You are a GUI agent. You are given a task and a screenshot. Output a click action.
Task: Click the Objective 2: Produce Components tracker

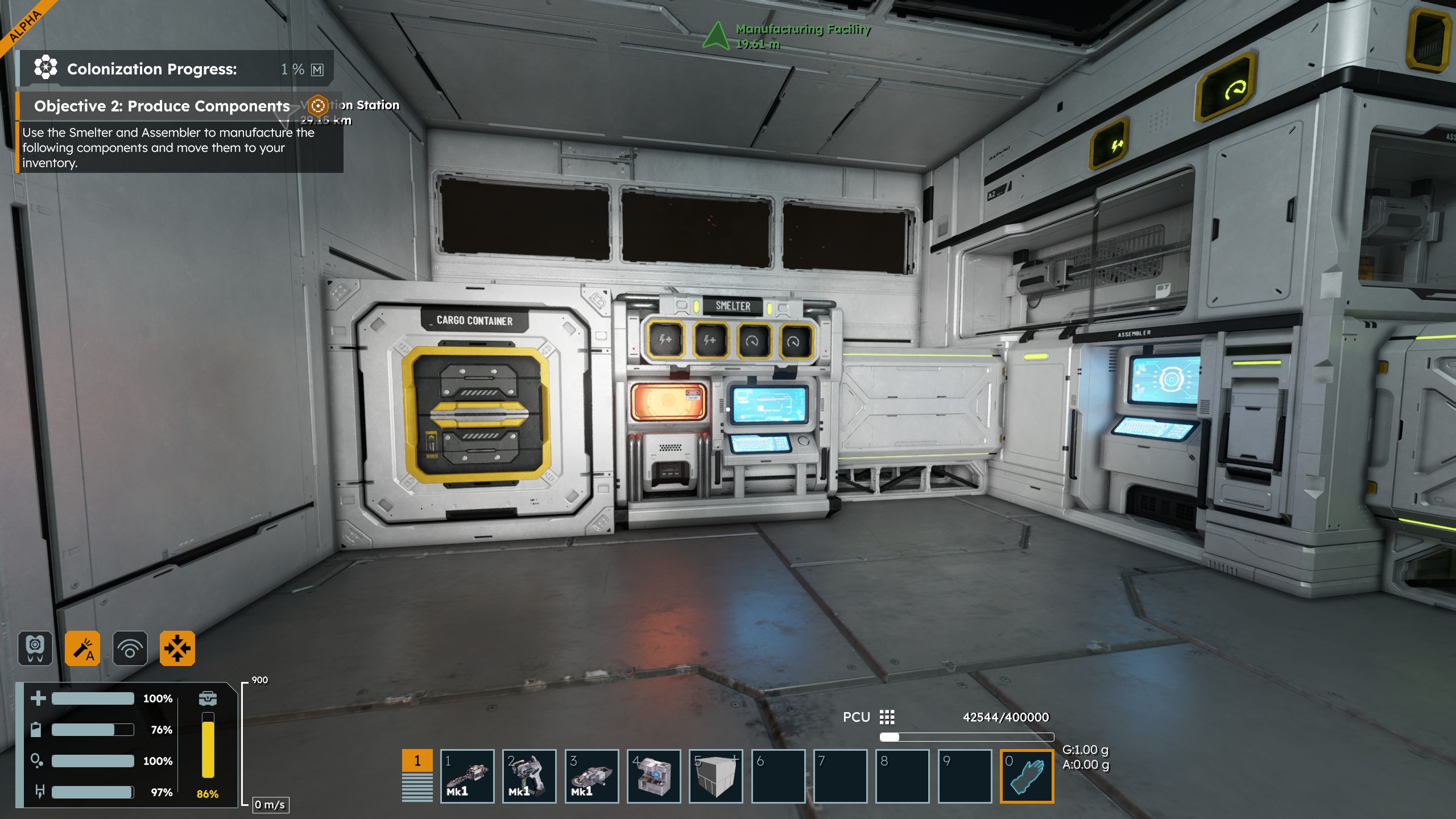click(162, 106)
